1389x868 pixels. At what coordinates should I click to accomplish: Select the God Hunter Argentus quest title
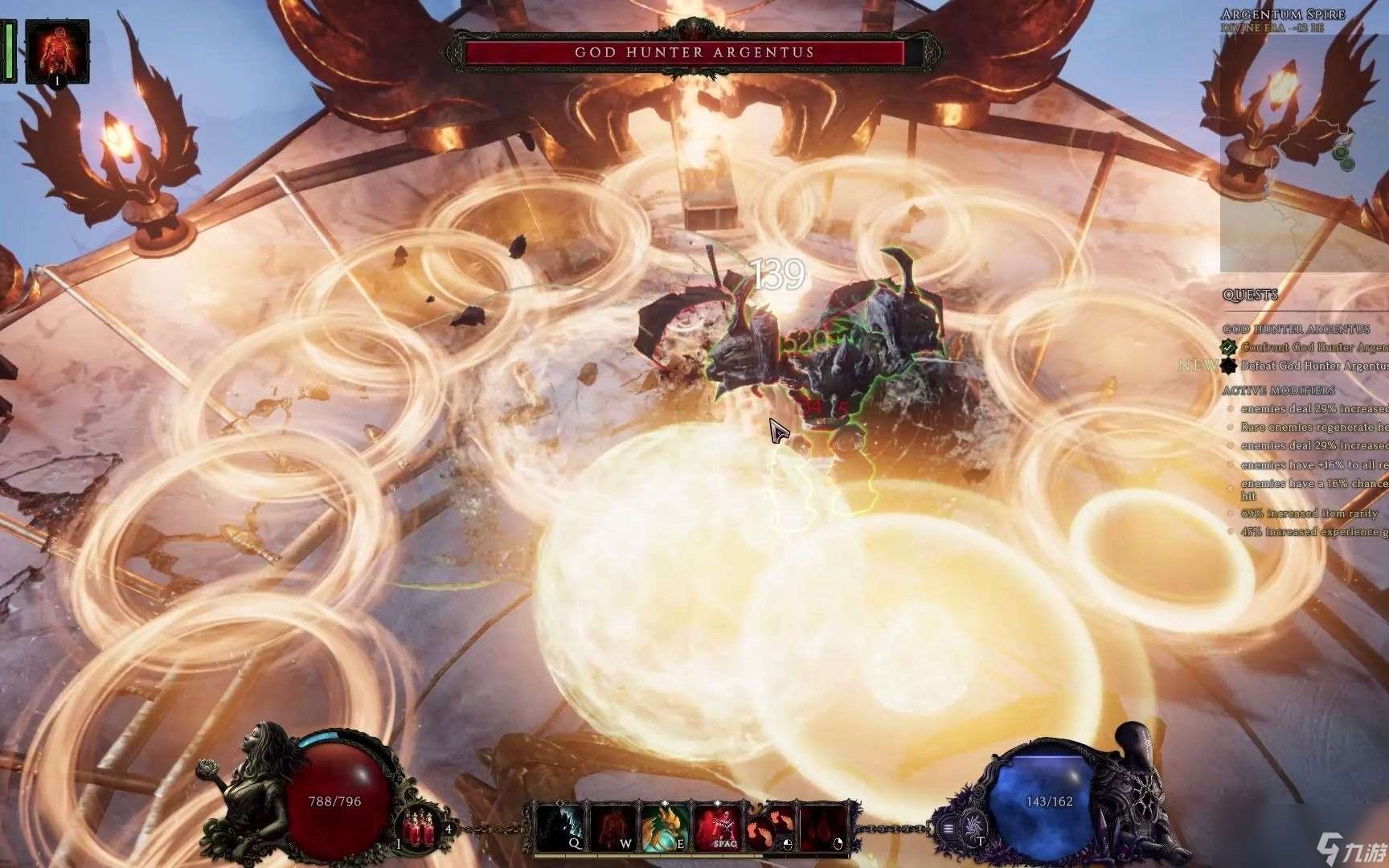[1296, 330]
